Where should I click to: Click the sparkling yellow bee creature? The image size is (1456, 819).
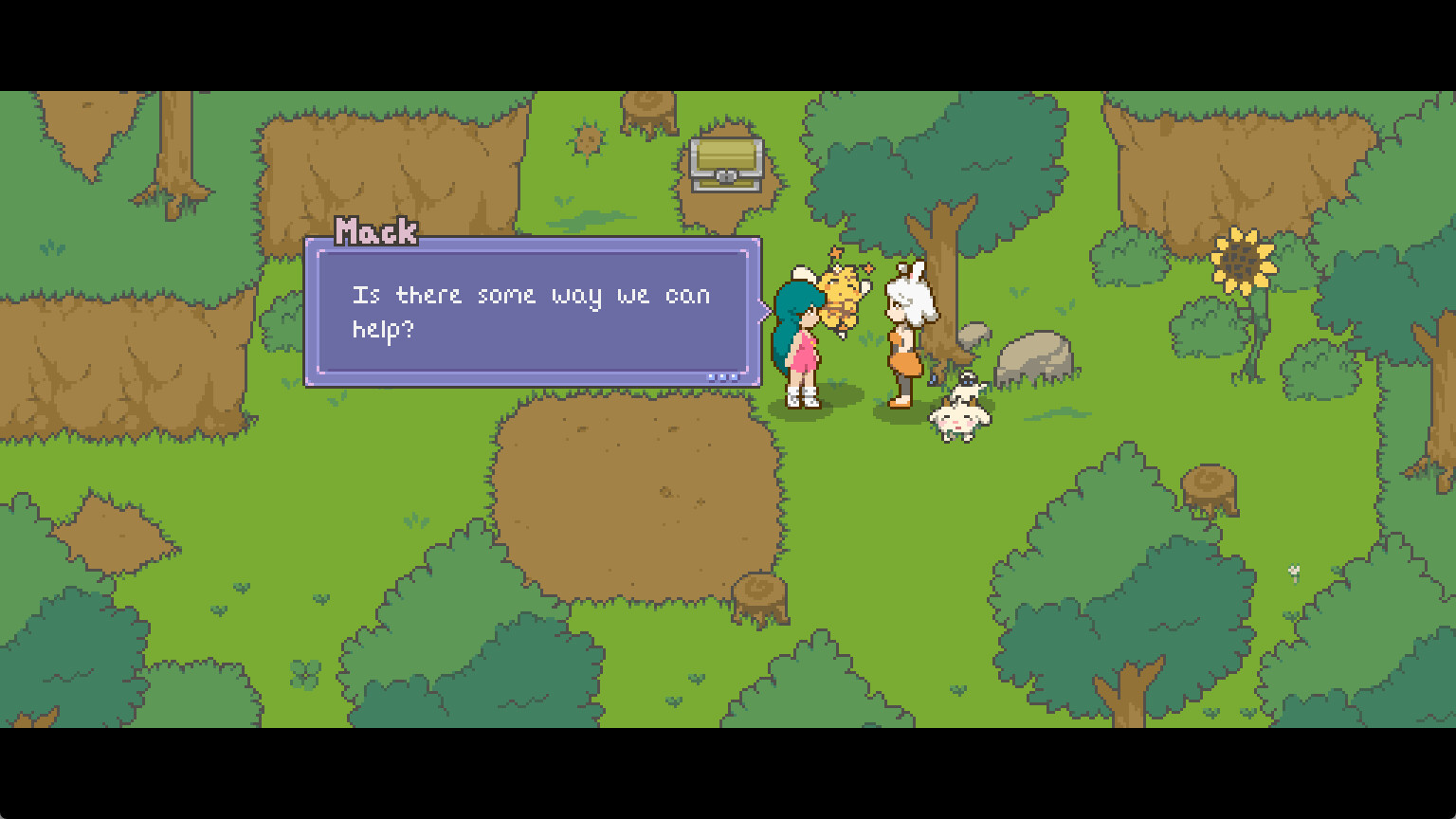click(843, 294)
